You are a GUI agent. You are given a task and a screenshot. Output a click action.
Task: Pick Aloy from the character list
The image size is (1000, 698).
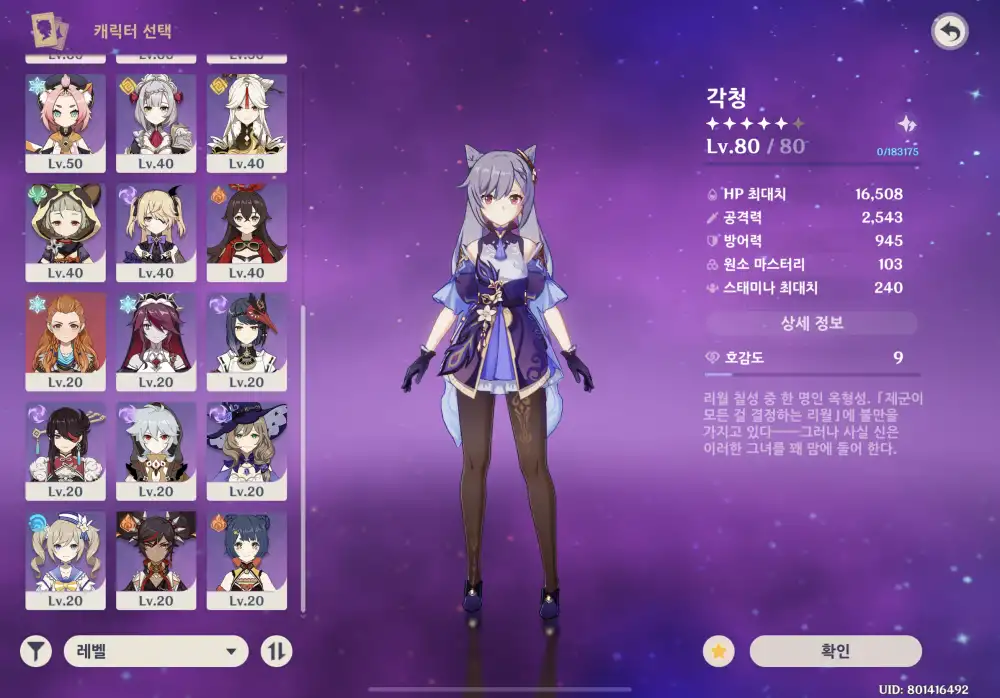click(65, 337)
